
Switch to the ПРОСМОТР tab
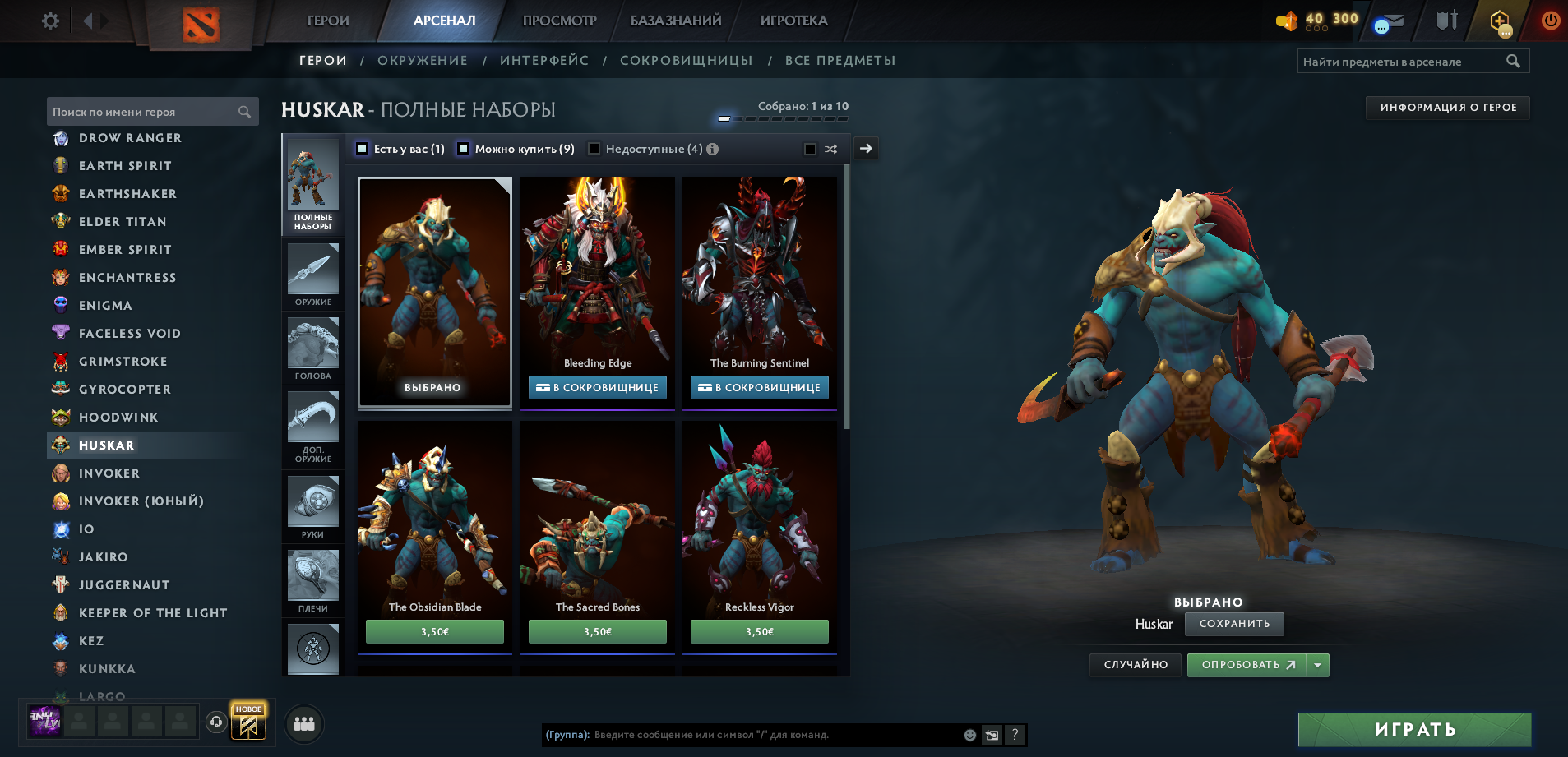tap(558, 21)
